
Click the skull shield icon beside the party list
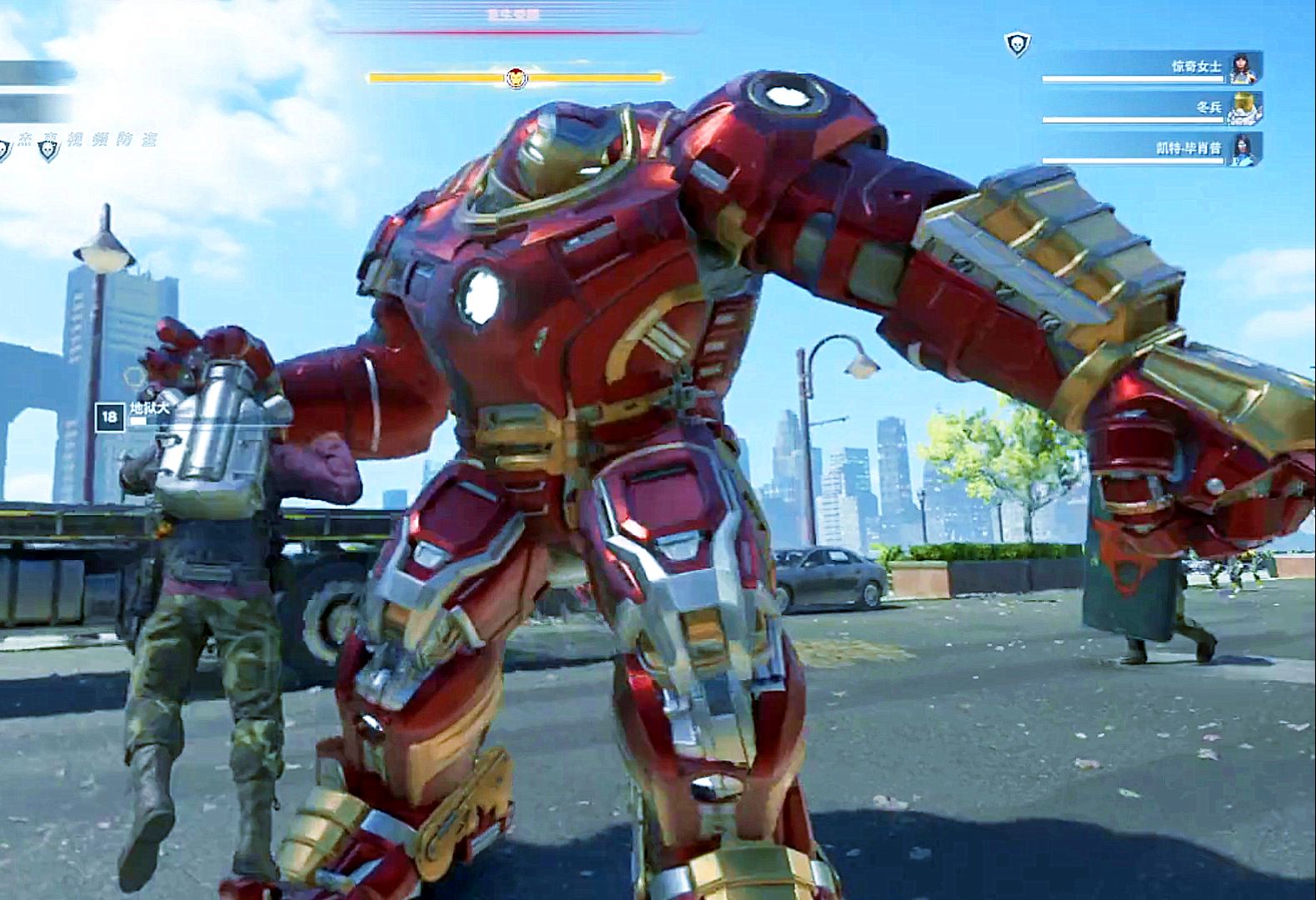point(1017,44)
